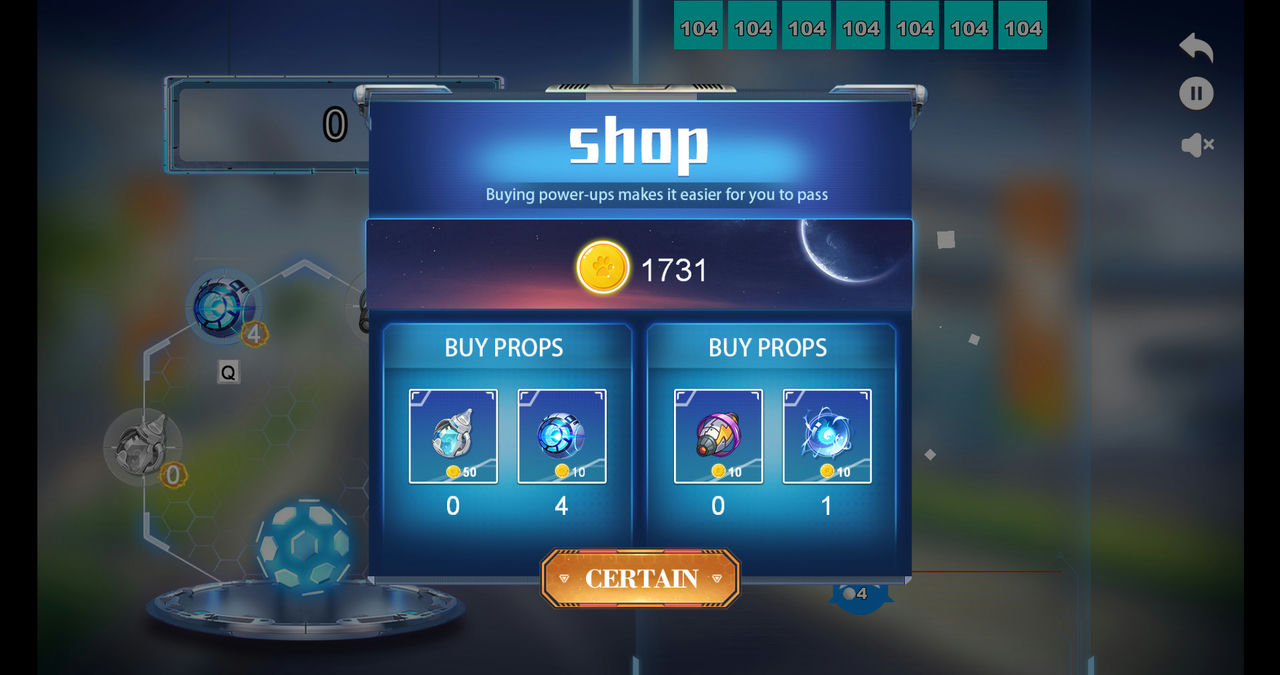The width and height of the screenshot is (1280, 675).
Task: Buy the silver drill prop costing 50
Action: pyautogui.click(x=453, y=436)
